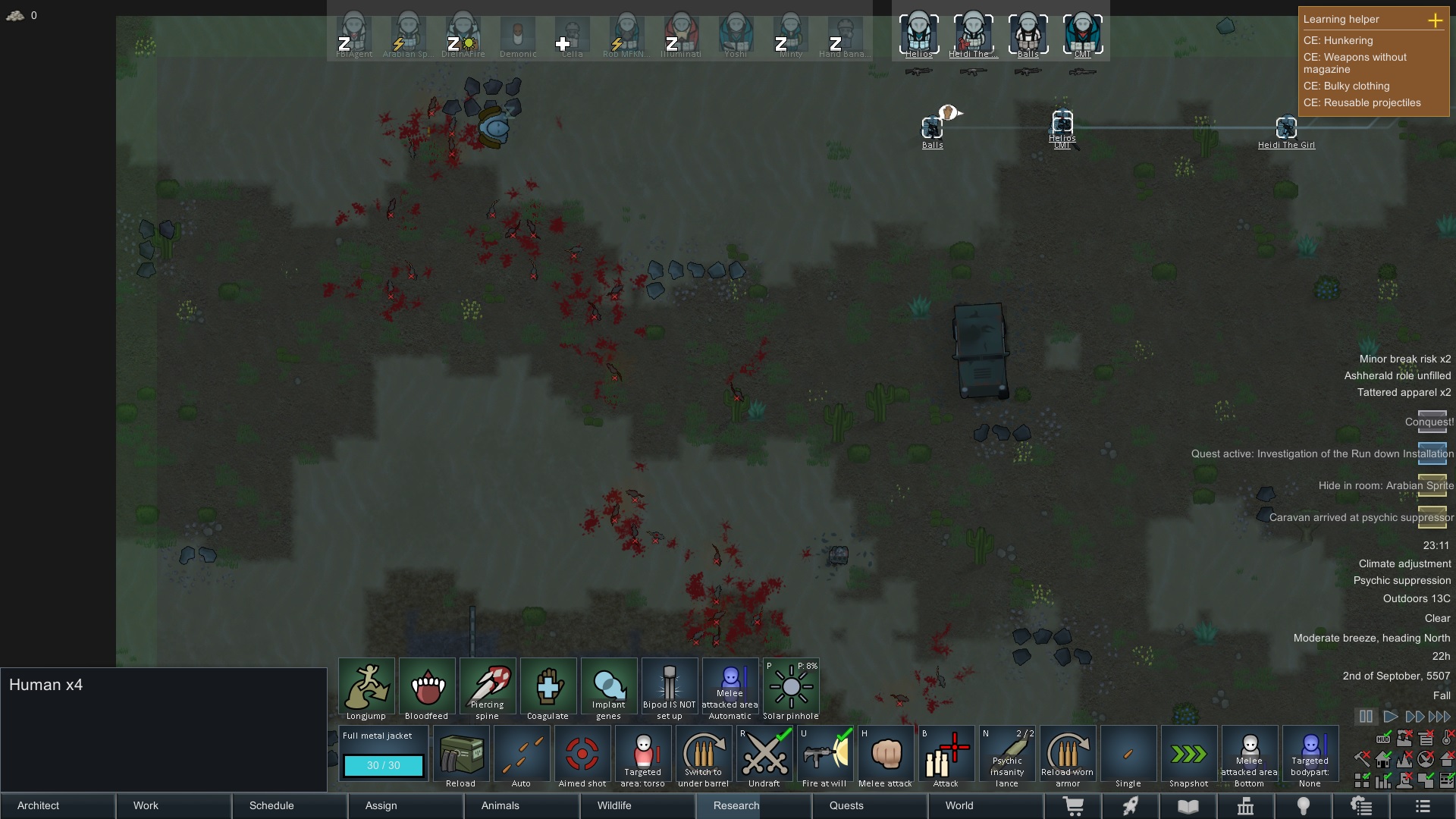
Task: Toggle Fire at will off
Action: [826, 755]
